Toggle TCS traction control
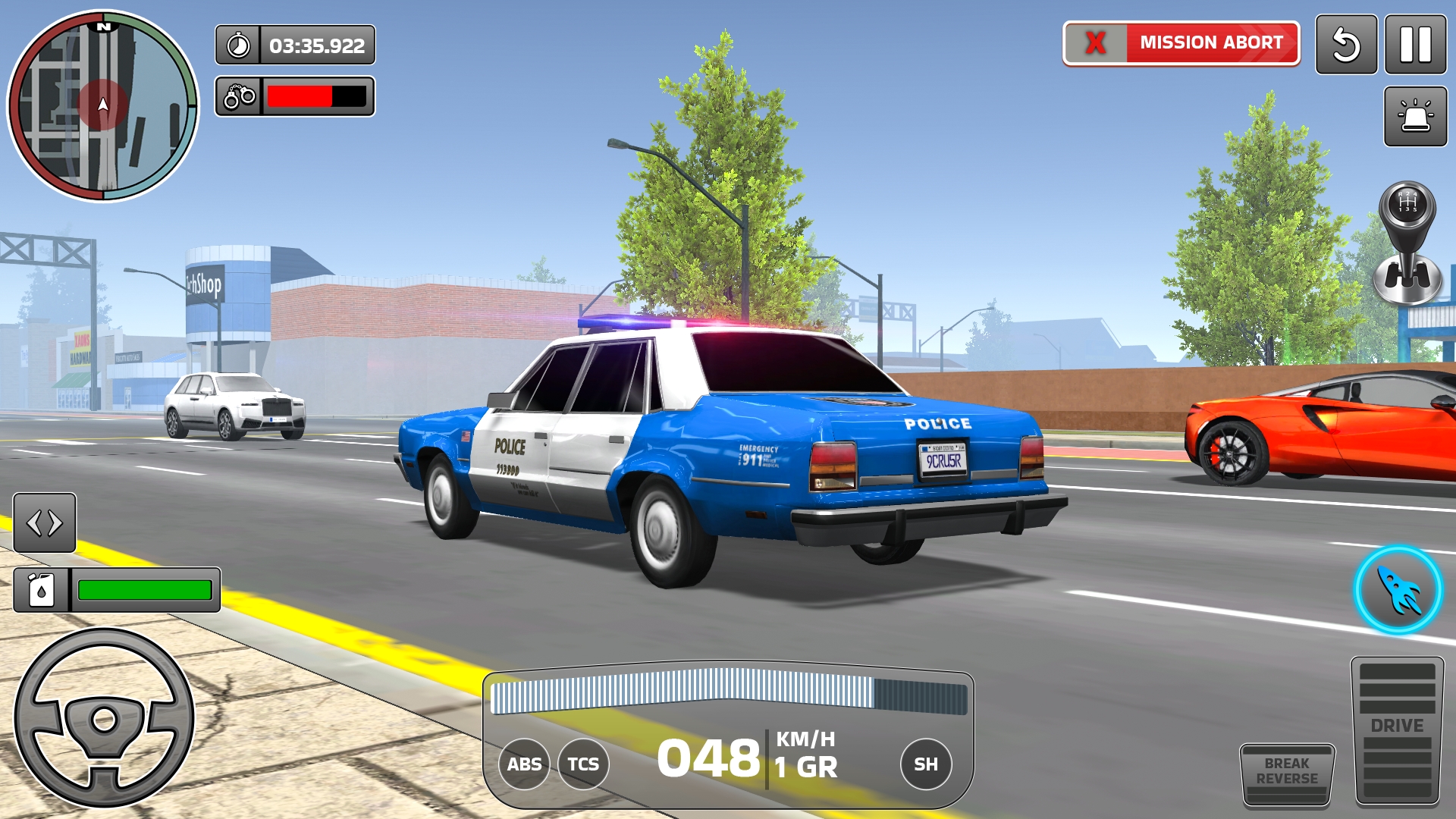Image resolution: width=1456 pixels, height=819 pixels. click(583, 764)
